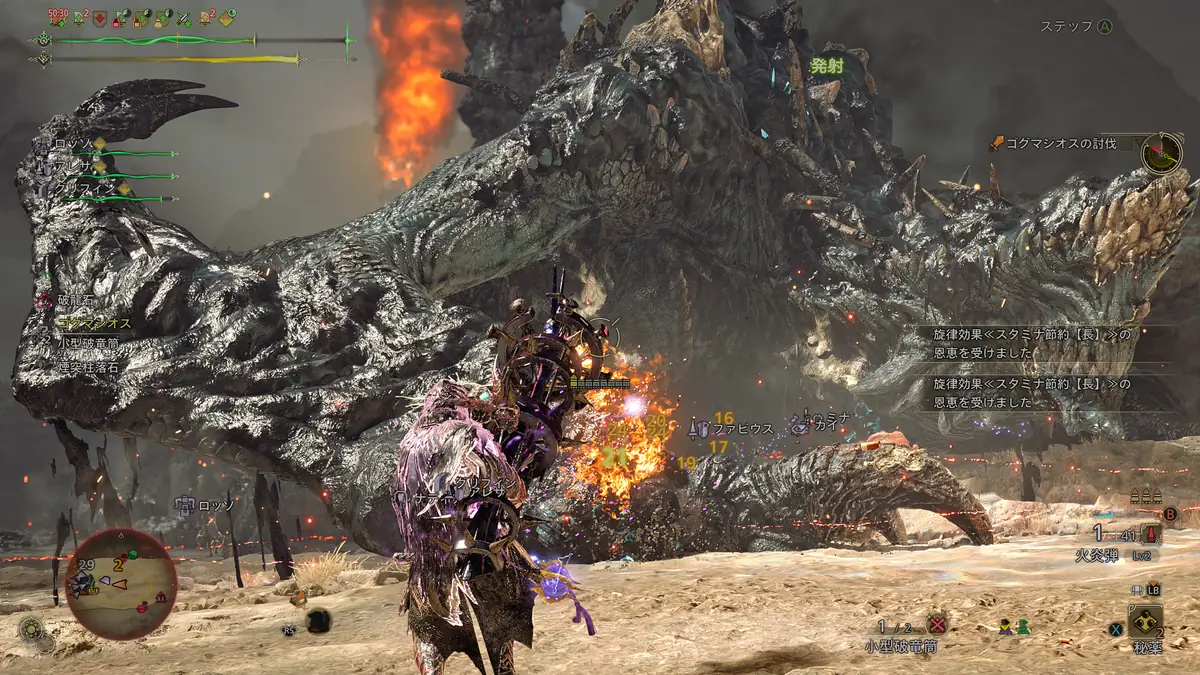Select party member グリフィン in the list
The width and height of the screenshot is (1200, 675).
85,189
